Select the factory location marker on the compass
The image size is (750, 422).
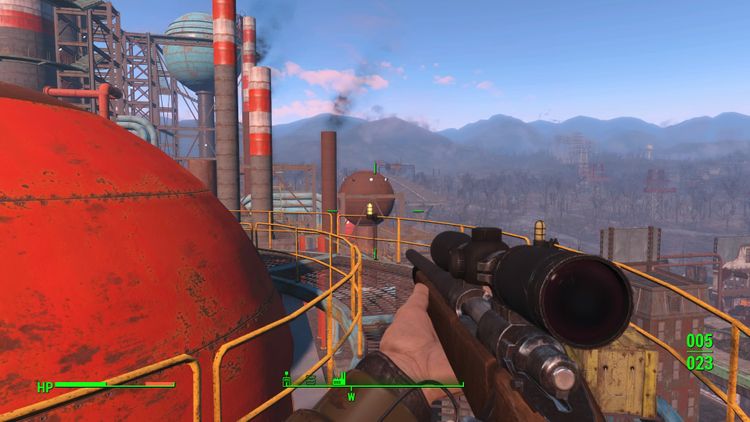tap(337, 379)
